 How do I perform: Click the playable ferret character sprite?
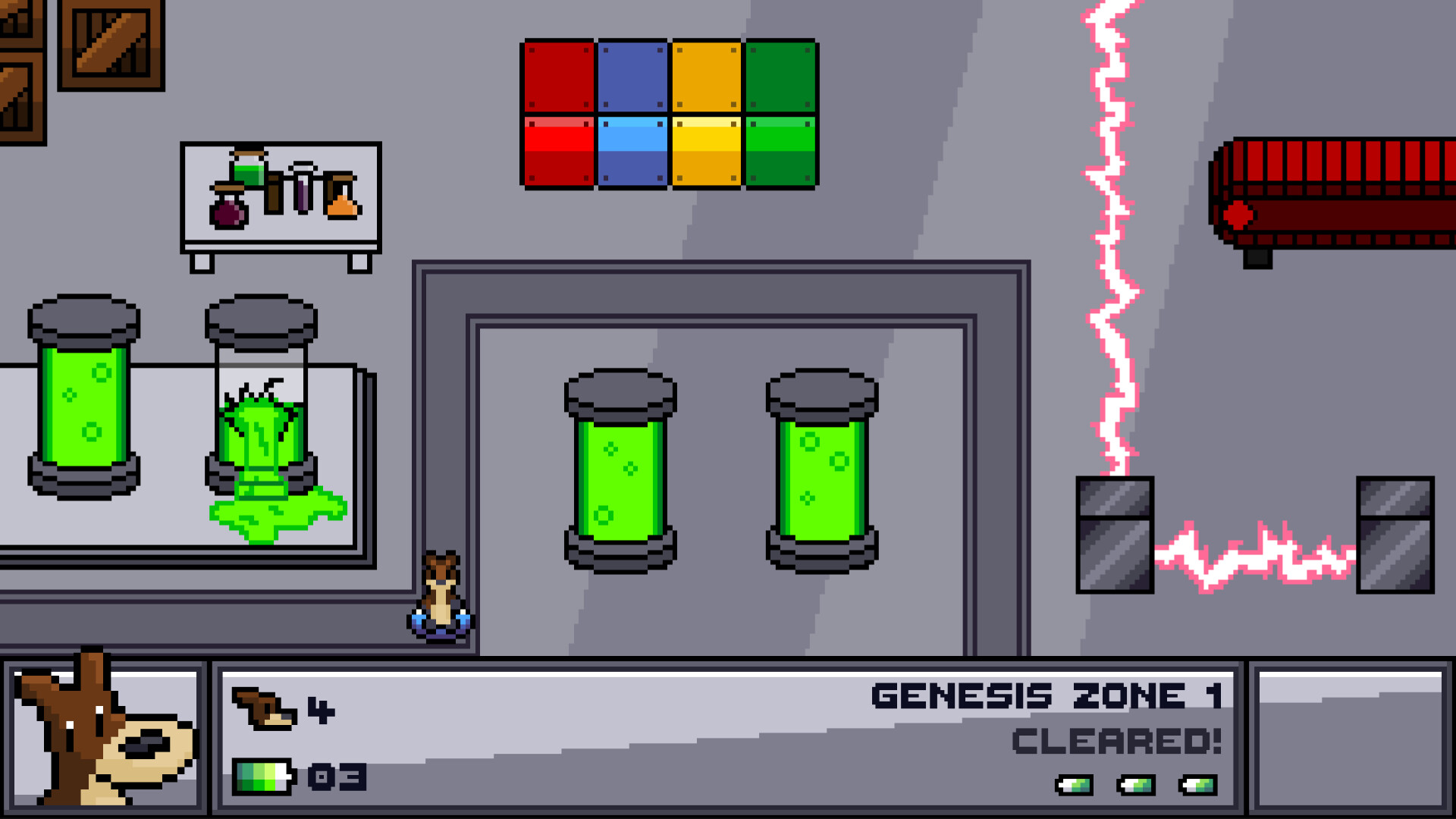(x=442, y=591)
